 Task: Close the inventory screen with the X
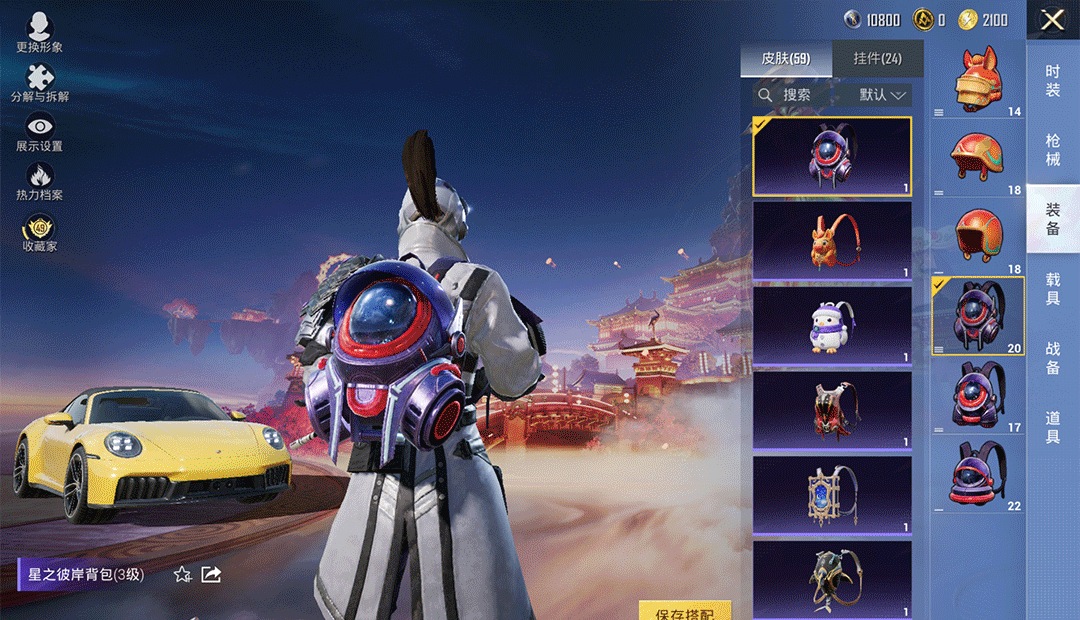[1052, 20]
